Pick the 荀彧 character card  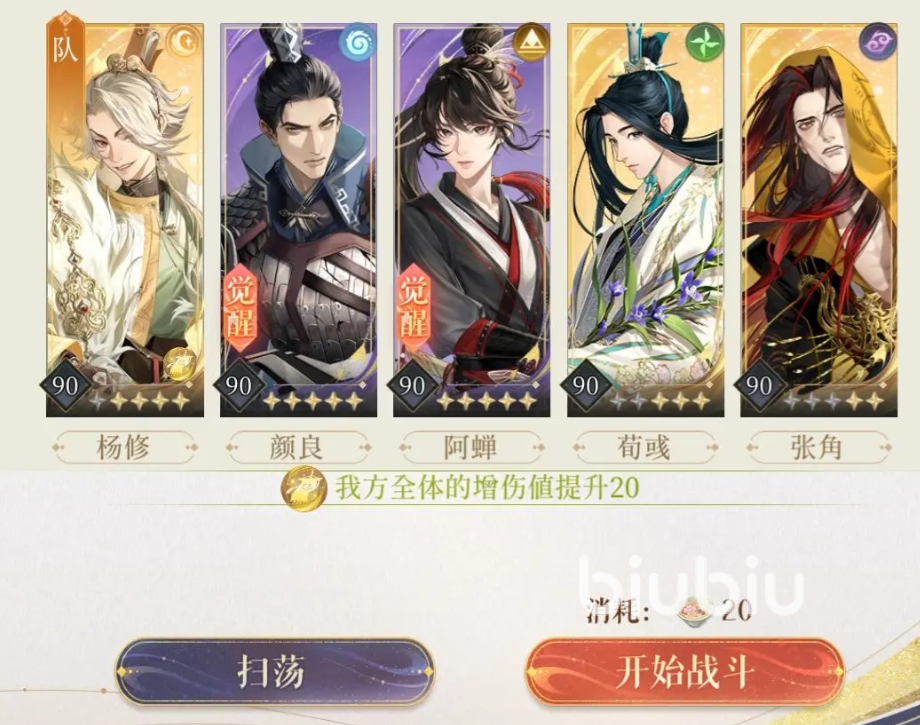[x=645, y=220]
